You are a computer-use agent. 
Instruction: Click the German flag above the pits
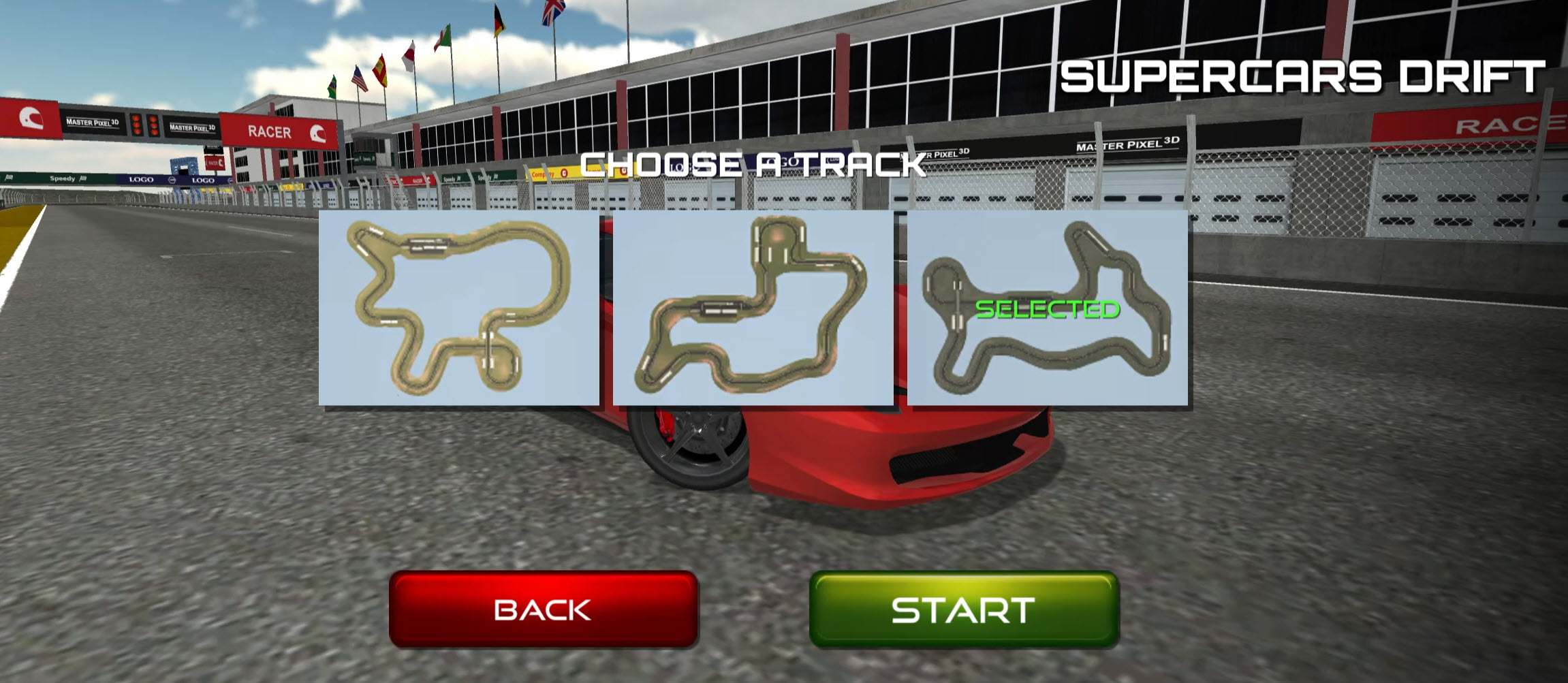(x=499, y=20)
